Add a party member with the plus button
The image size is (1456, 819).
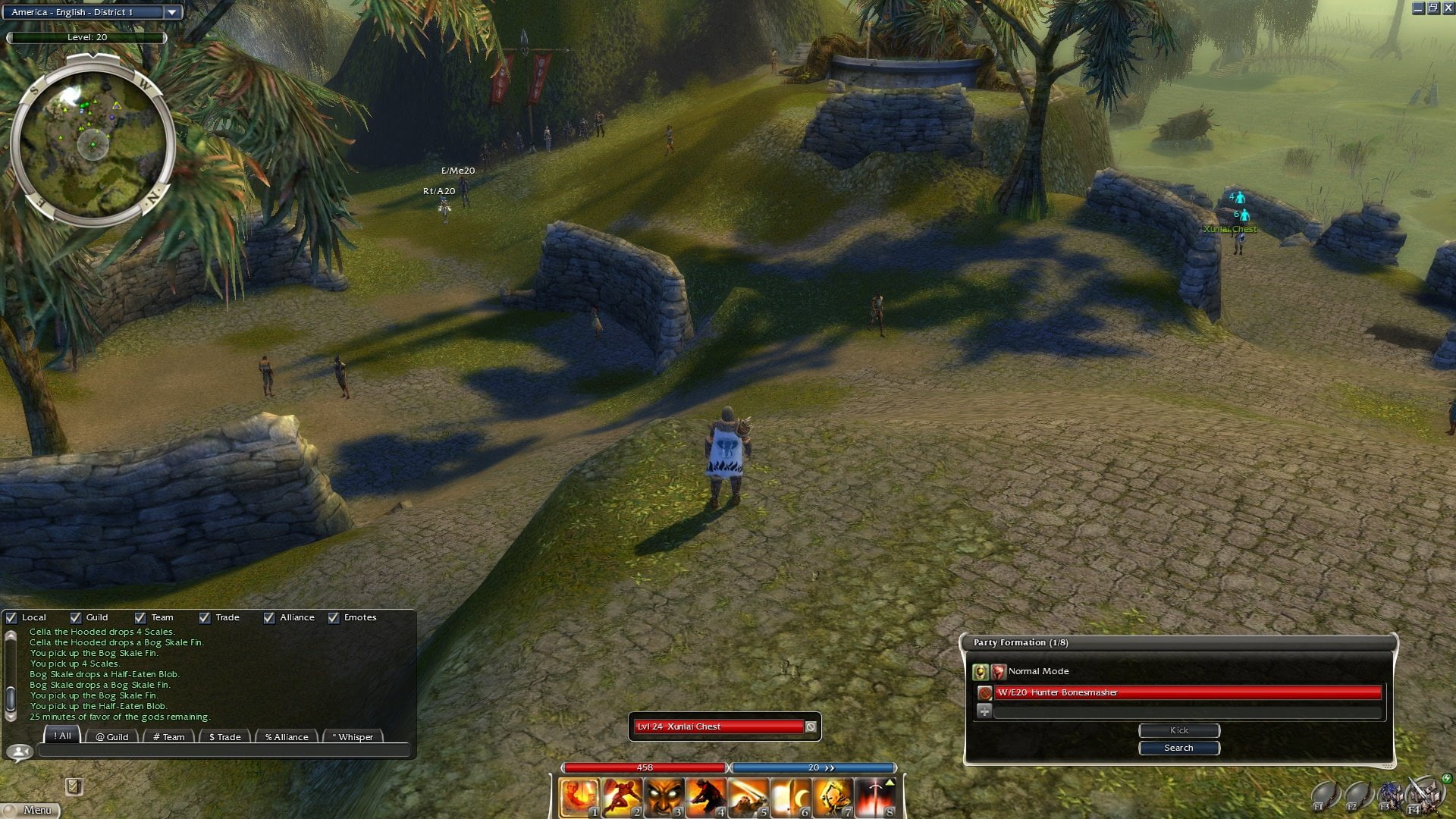click(984, 711)
